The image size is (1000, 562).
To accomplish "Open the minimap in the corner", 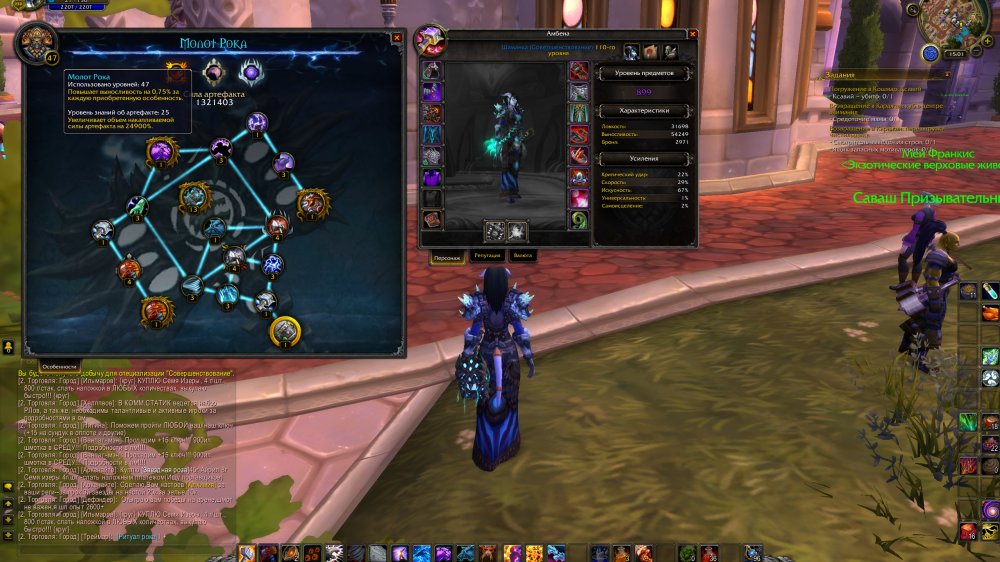I will click(x=950, y=26).
